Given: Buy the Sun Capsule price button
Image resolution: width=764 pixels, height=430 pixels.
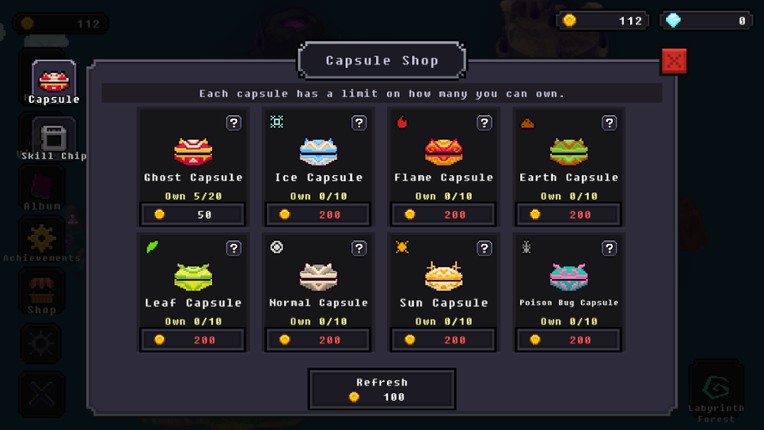Looking at the screenshot, I should pyautogui.click(x=443, y=340).
